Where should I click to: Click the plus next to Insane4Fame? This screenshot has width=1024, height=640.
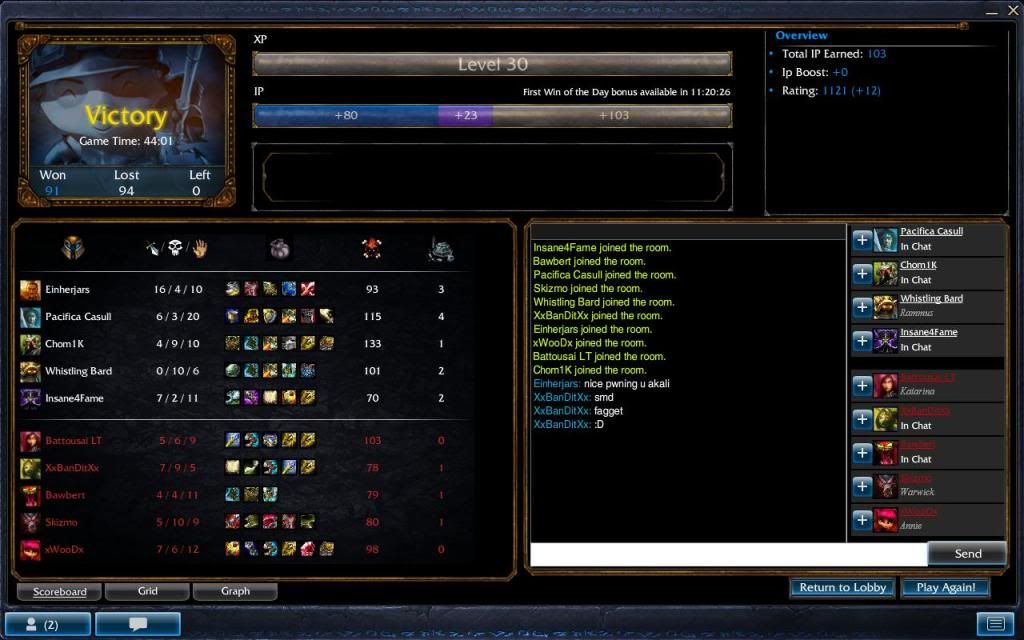(862, 341)
